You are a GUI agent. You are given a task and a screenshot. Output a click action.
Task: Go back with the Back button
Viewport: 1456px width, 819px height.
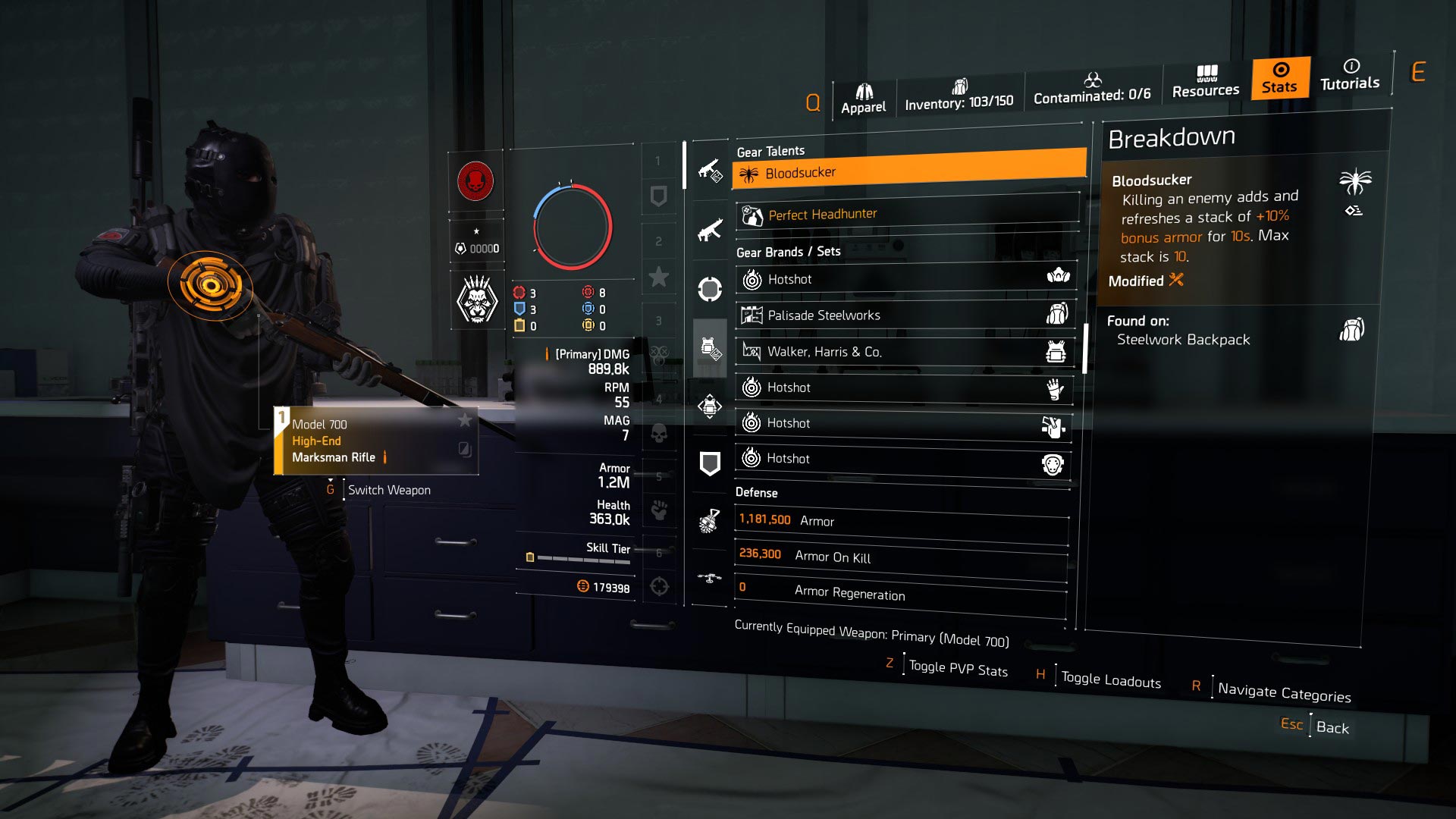pos(1332,727)
